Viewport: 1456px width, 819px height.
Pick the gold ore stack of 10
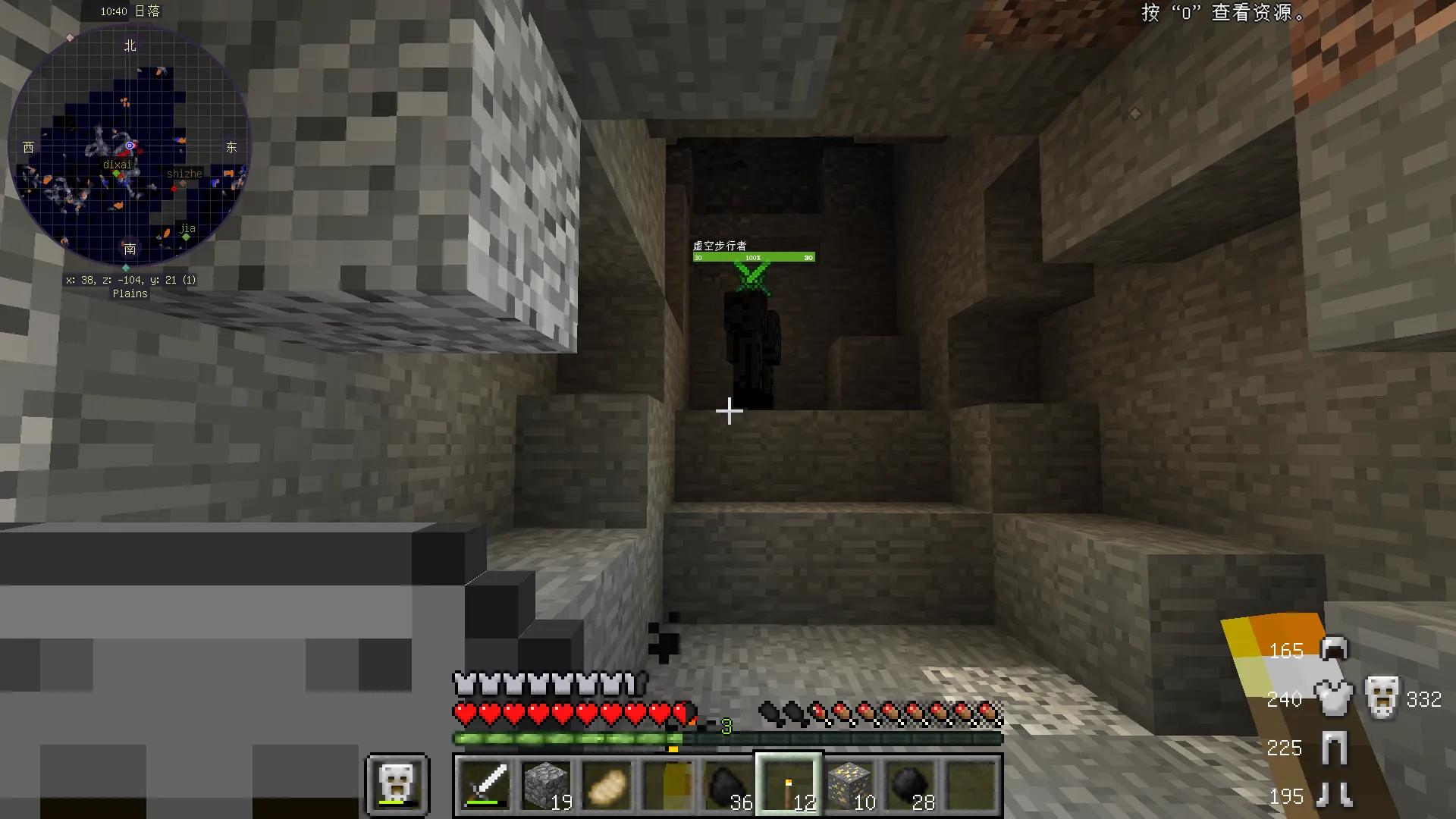pyautogui.click(x=850, y=785)
